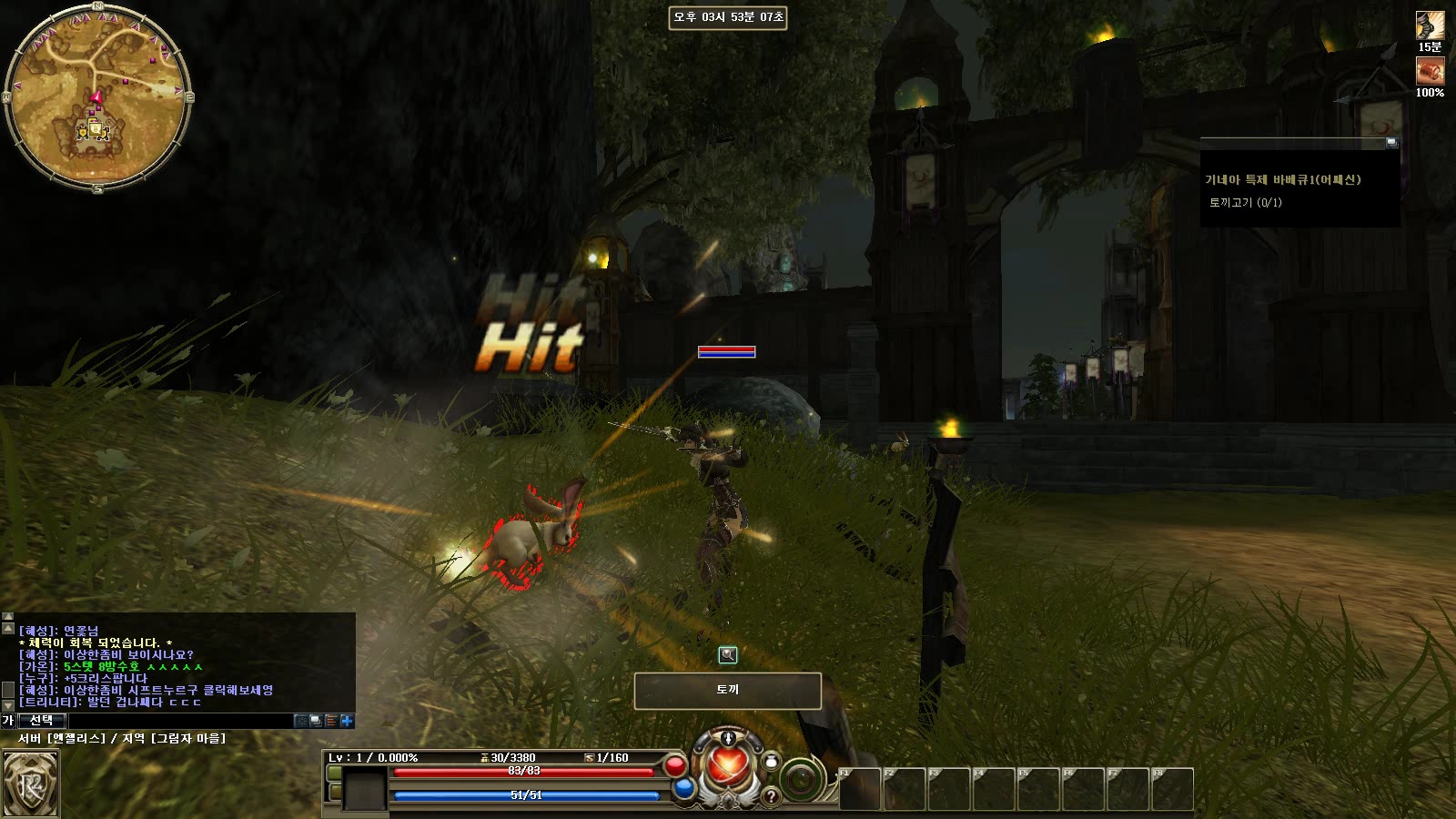Open the white pouch bag icon

(772, 760)
